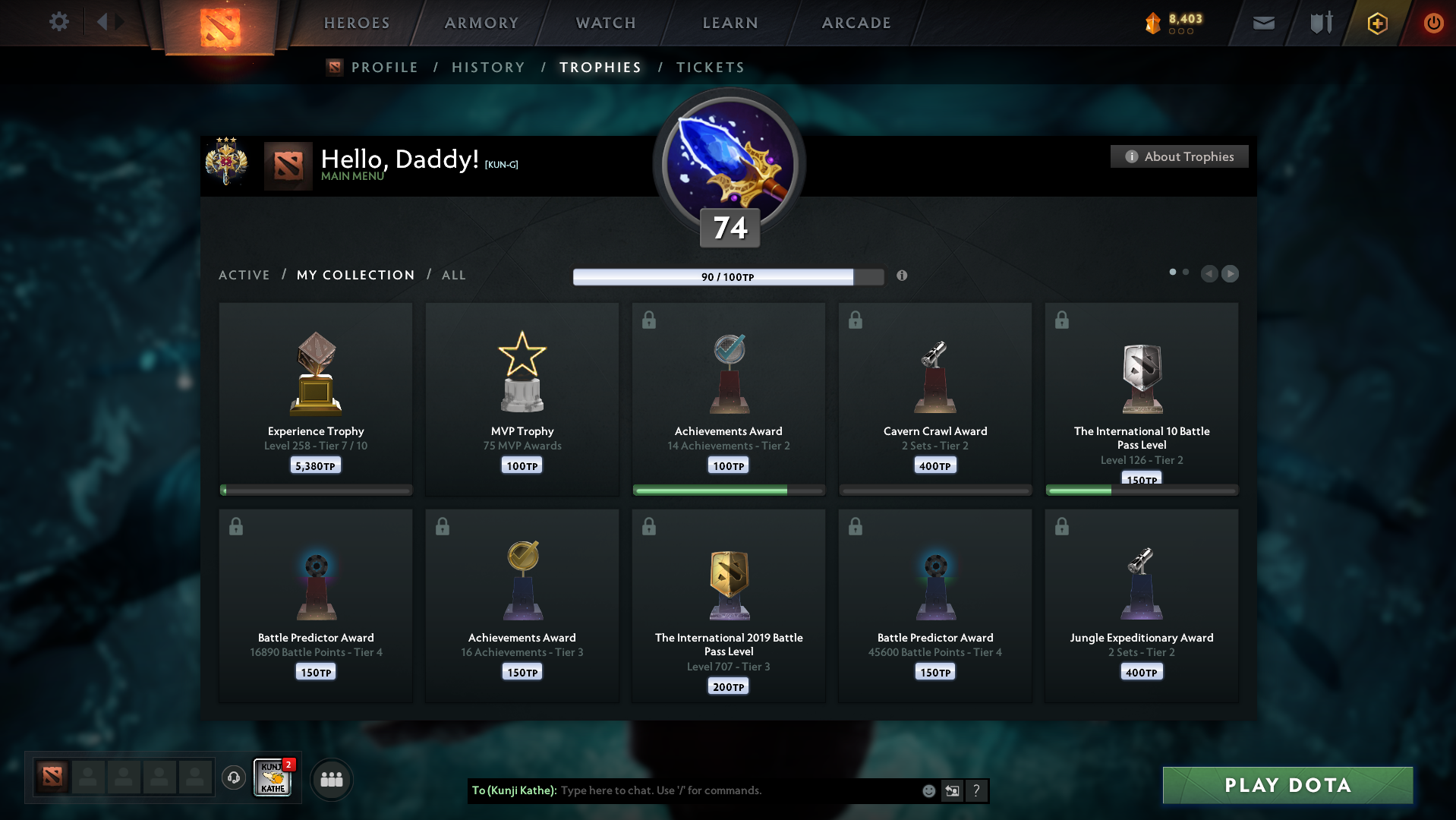Click the second page dot above trophies
1456x820 pixels.
click(x=1185, y=270)
